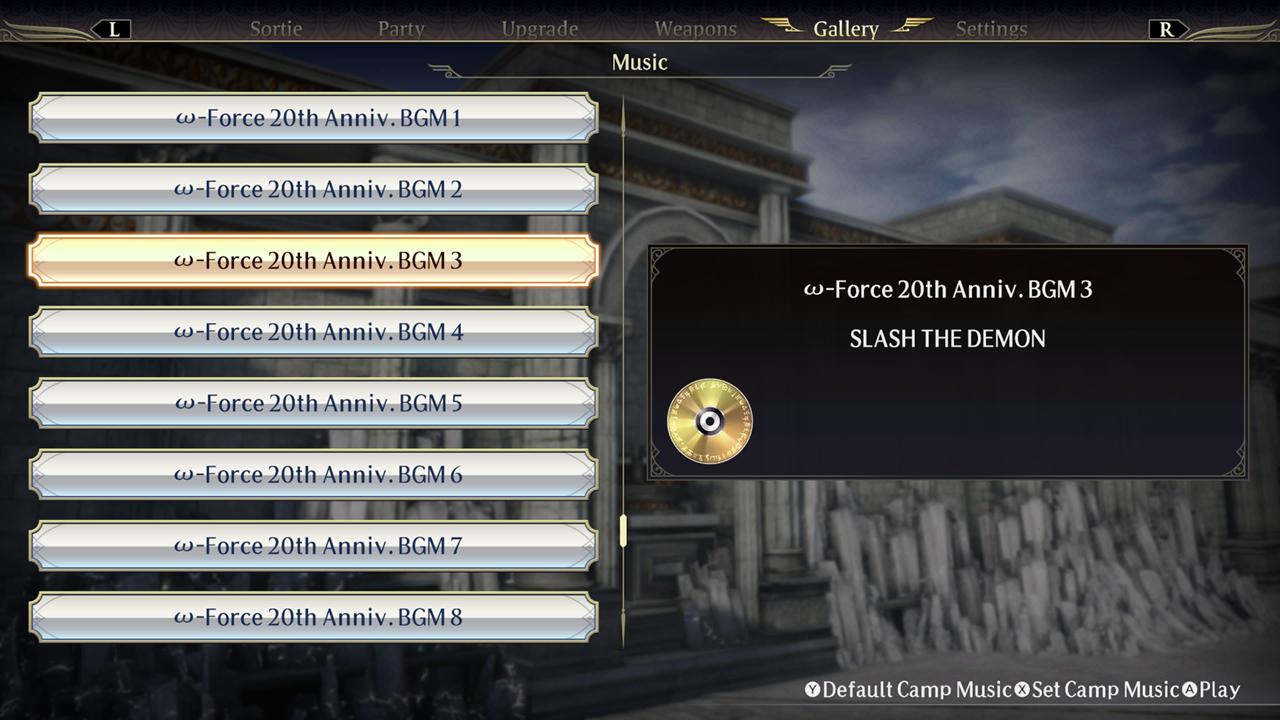Viewport: 1280px width, 720px height.
Task: Click the L shoulder button icon
Action: (113, 28)
